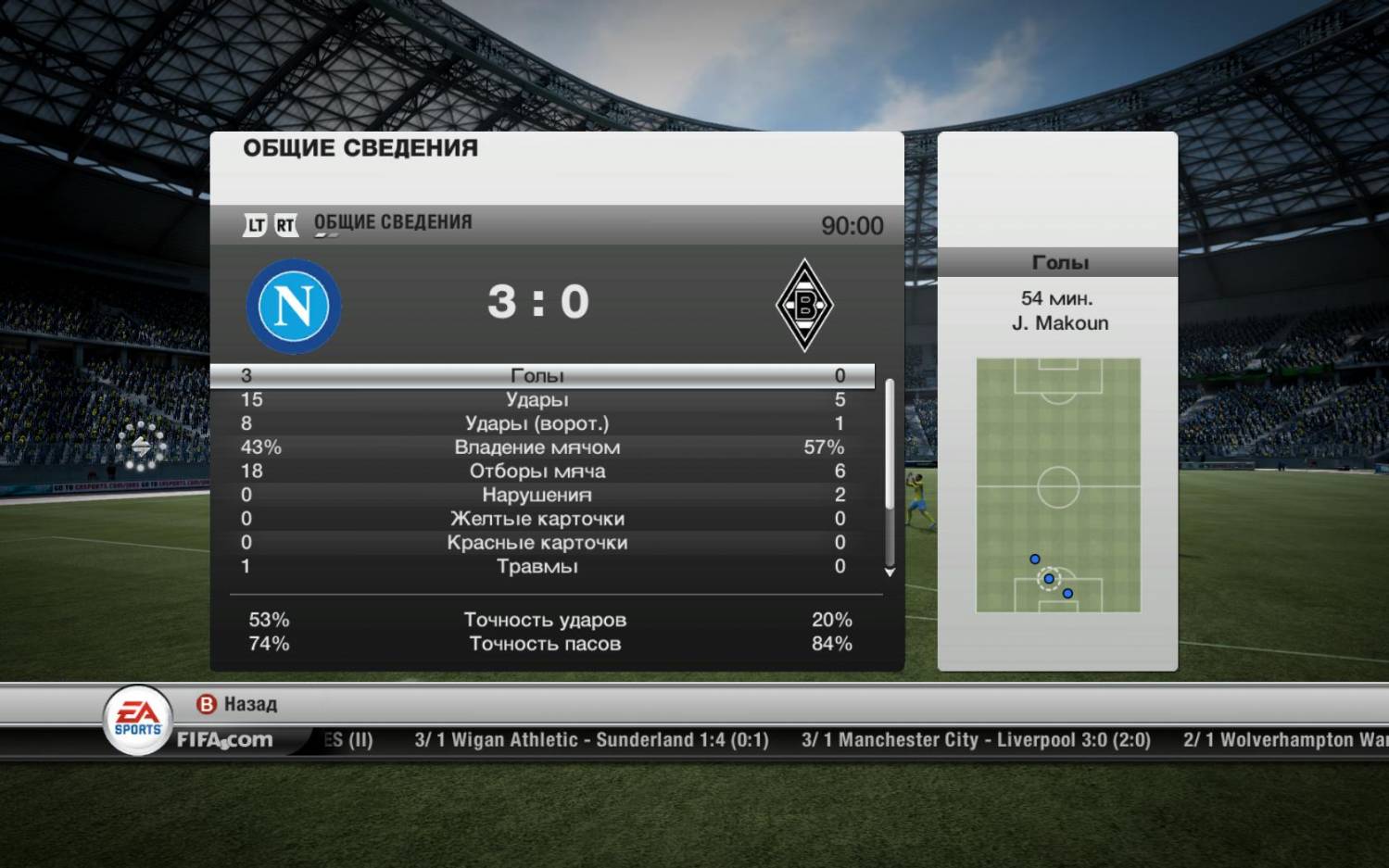1389x868 pixels.
Task: Select the Желтые карточки row
Action: coord(537,519)
